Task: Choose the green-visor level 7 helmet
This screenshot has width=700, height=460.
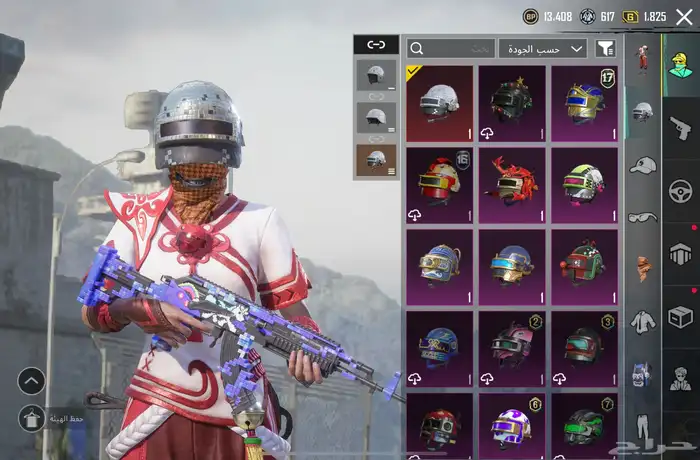Action: tap(585, 427)
